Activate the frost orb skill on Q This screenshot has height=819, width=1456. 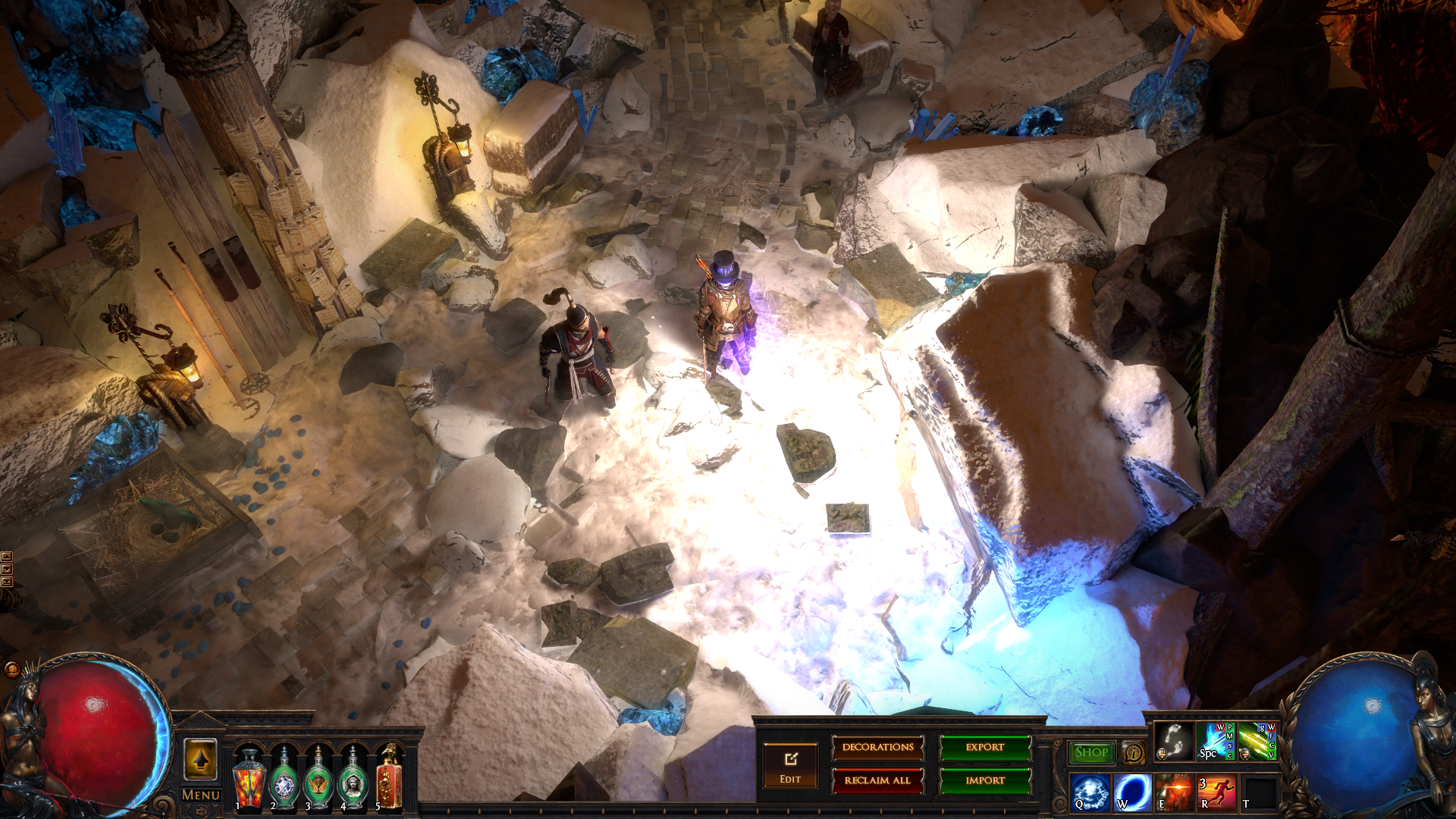click(x=1090, y=792)
